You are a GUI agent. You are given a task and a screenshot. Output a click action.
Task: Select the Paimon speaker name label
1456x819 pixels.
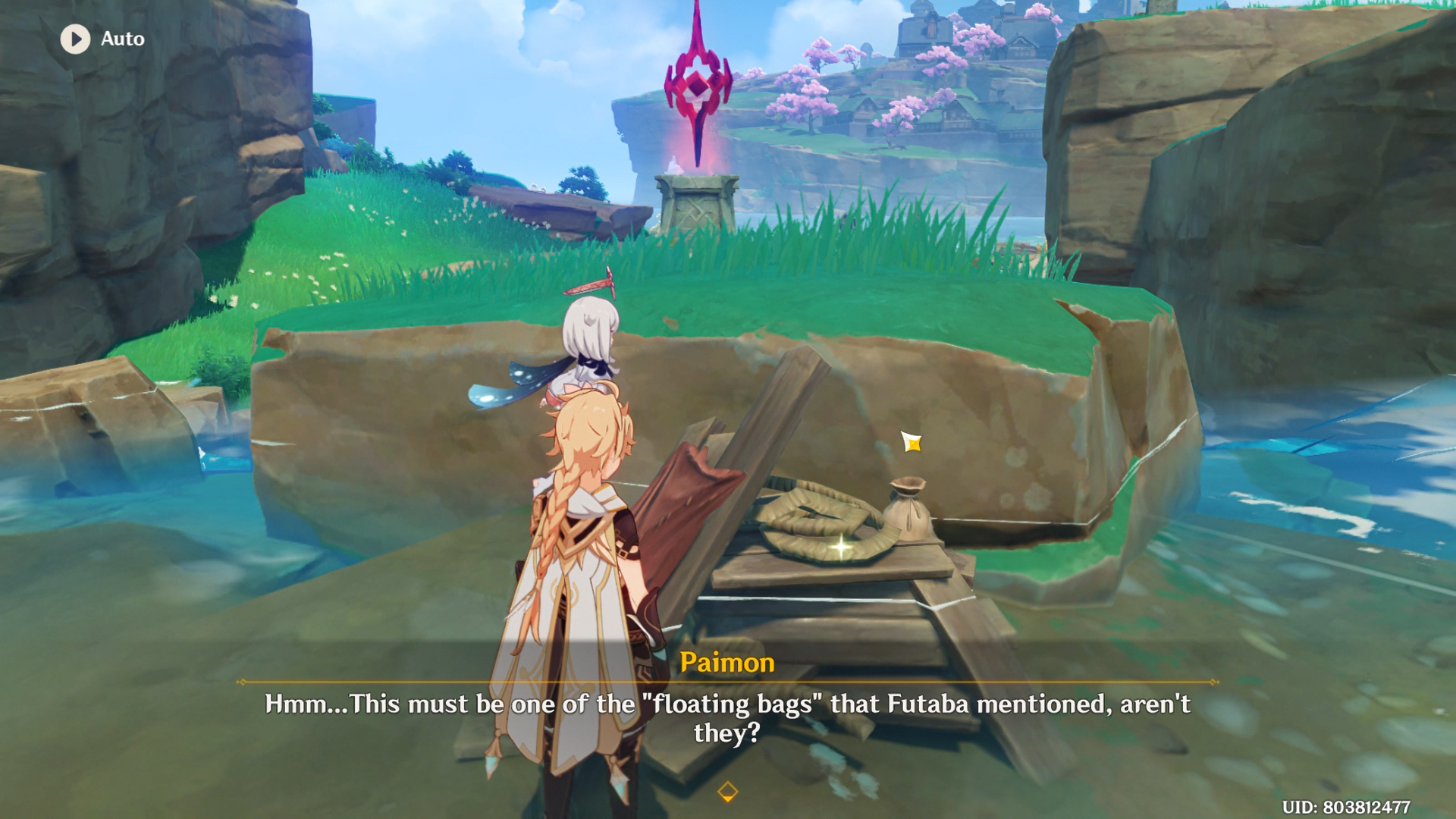point(727,662)
